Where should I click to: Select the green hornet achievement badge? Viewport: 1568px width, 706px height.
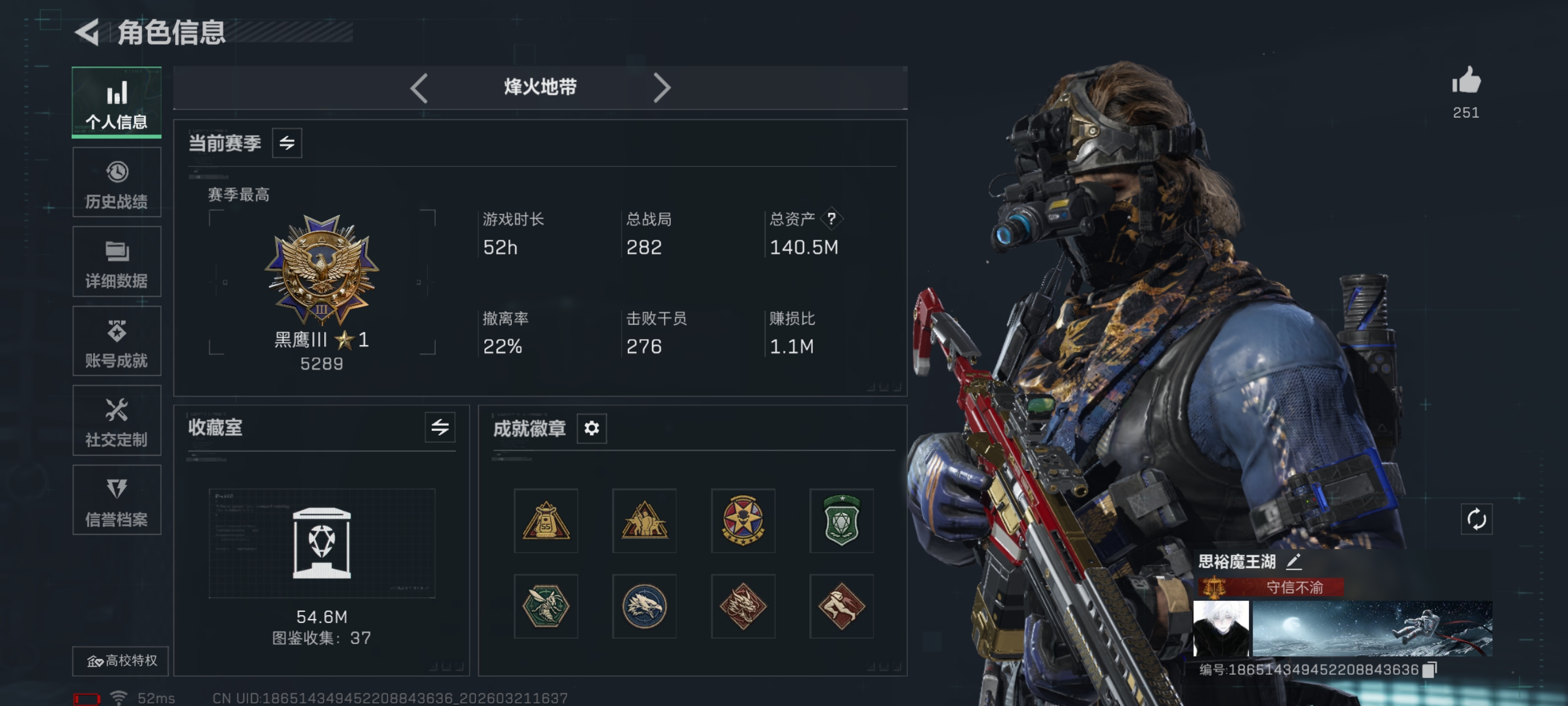point(545,606)
